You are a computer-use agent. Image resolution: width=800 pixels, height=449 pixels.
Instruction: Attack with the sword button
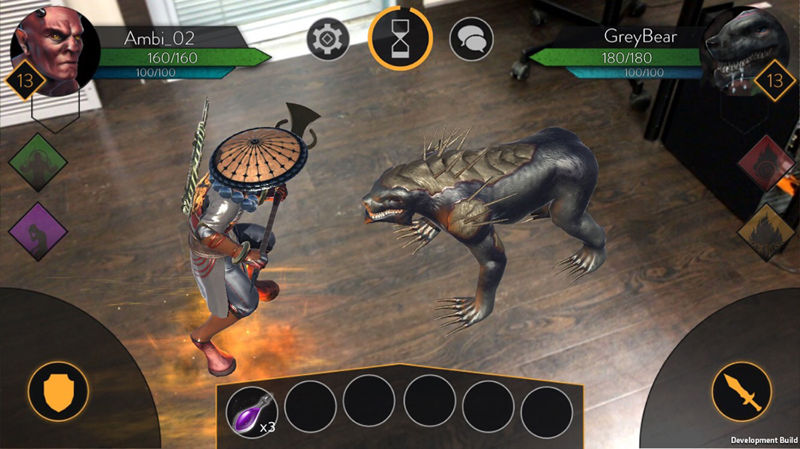coord(741,391)
